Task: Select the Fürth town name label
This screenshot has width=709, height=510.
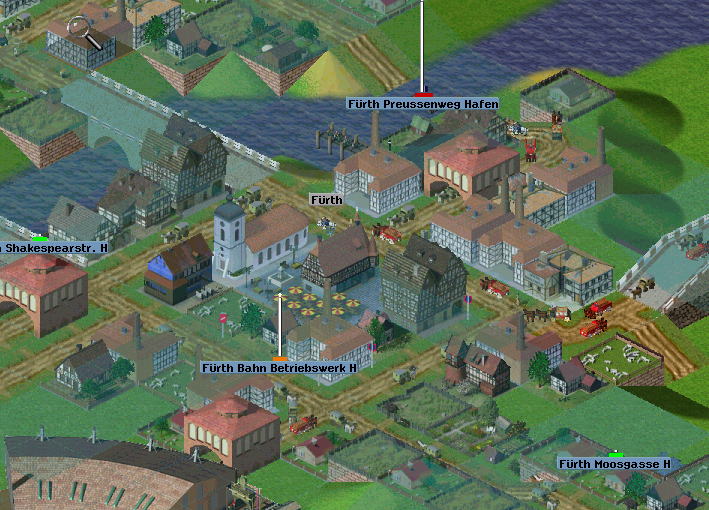Action: (327, 200)
